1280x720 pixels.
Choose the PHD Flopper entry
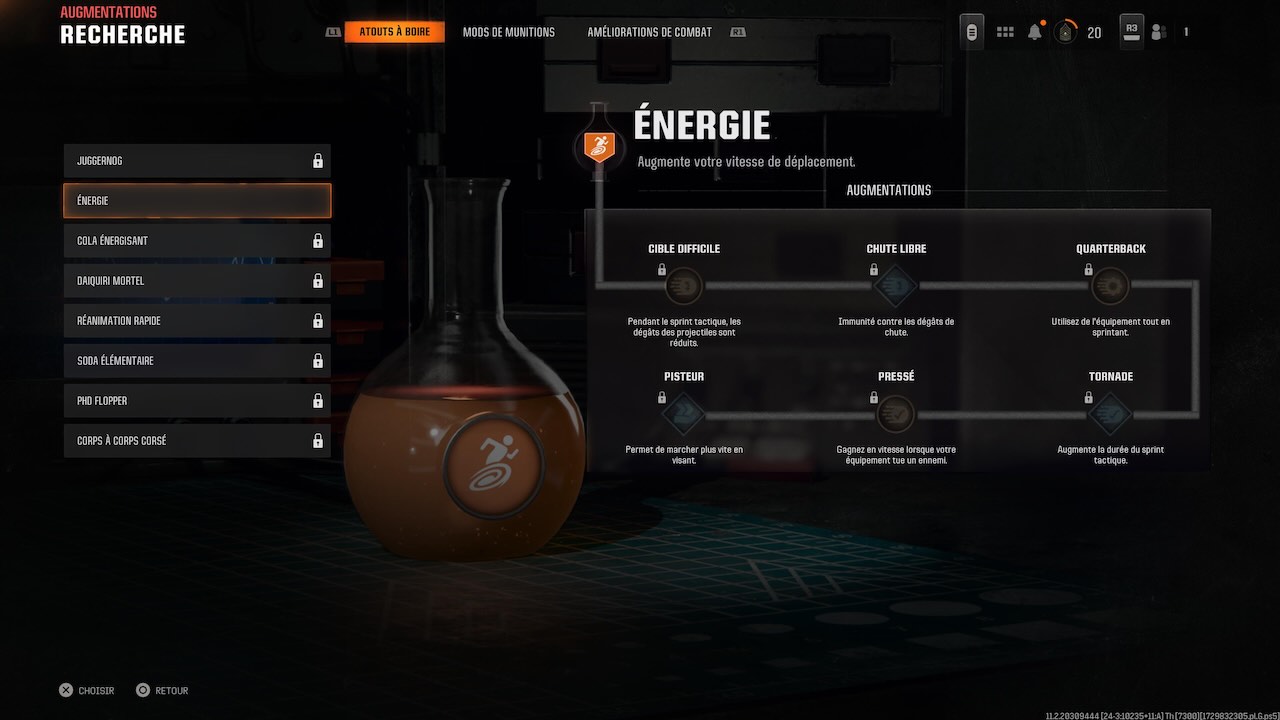tap(197, 401)
